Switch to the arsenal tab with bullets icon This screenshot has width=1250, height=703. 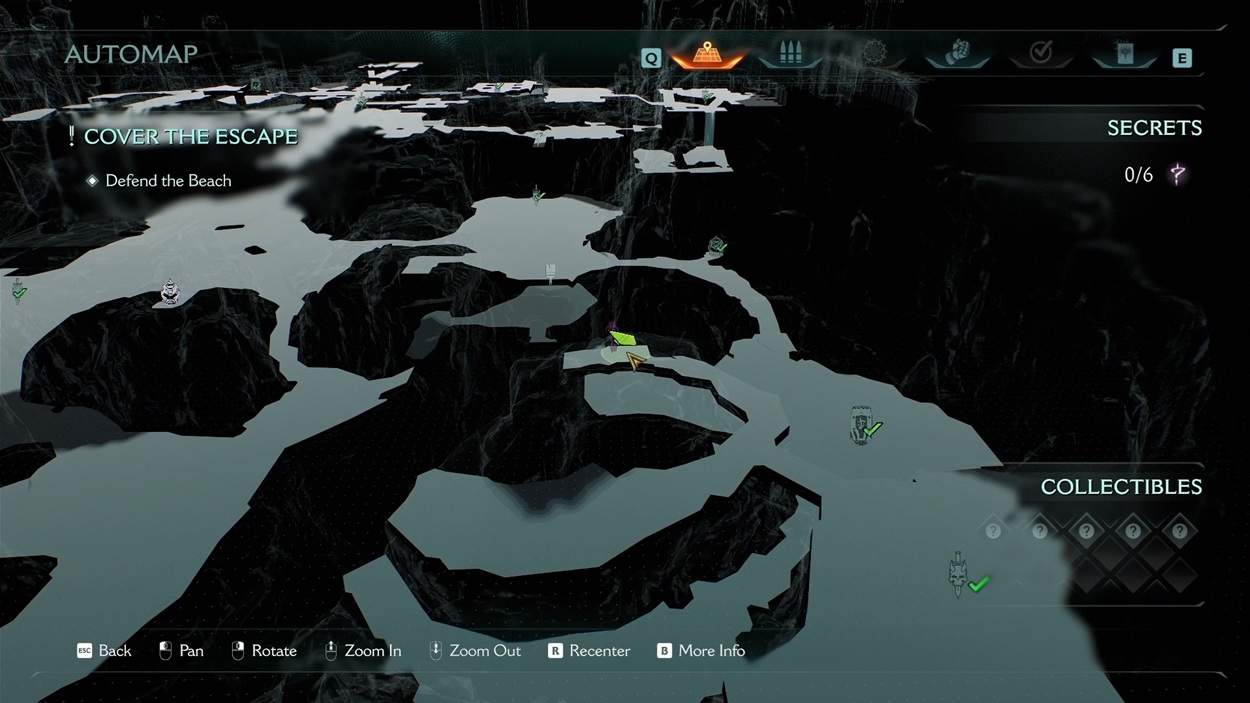790,54
